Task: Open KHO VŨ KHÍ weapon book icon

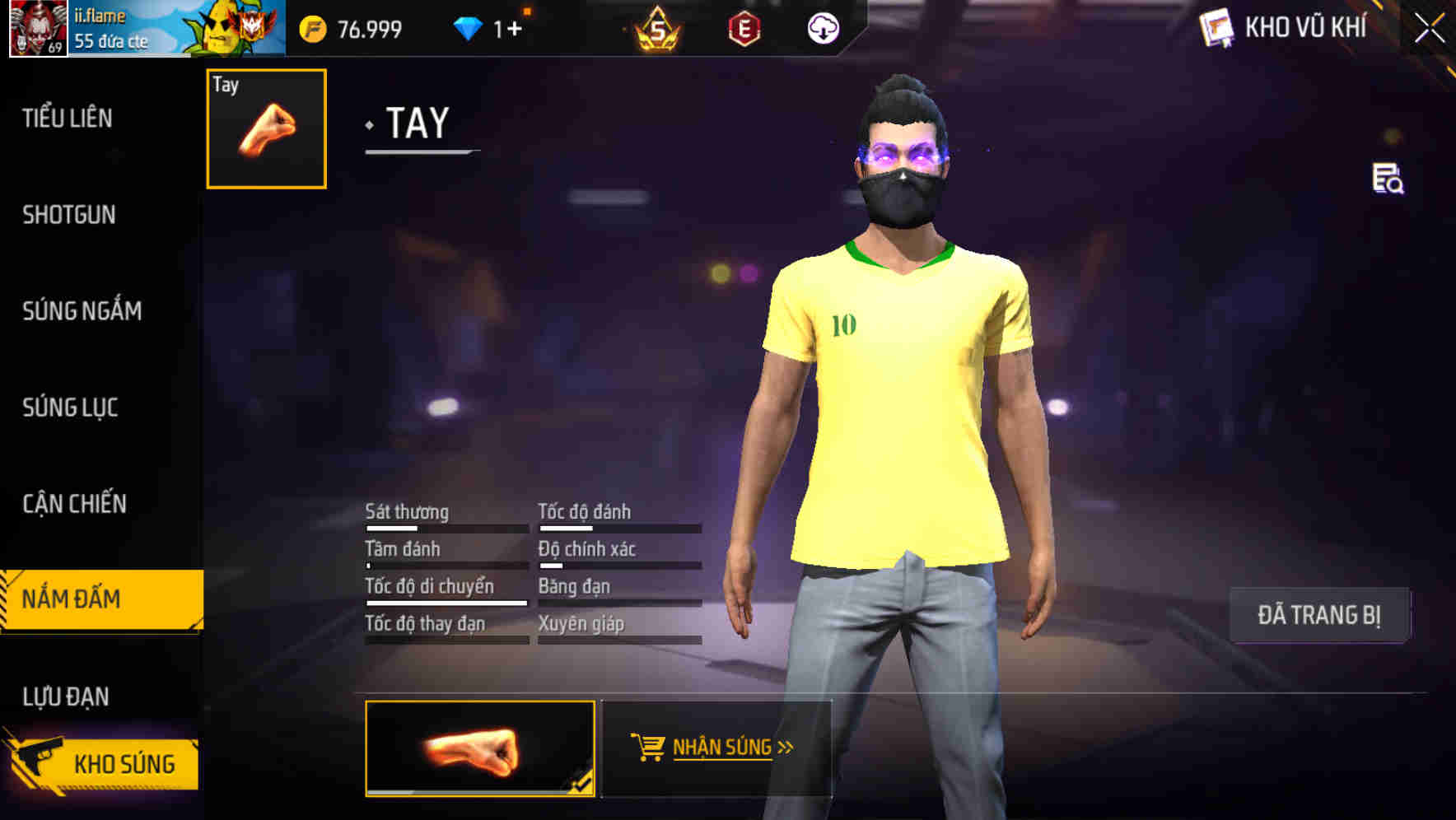Action: coord(1217,27)
